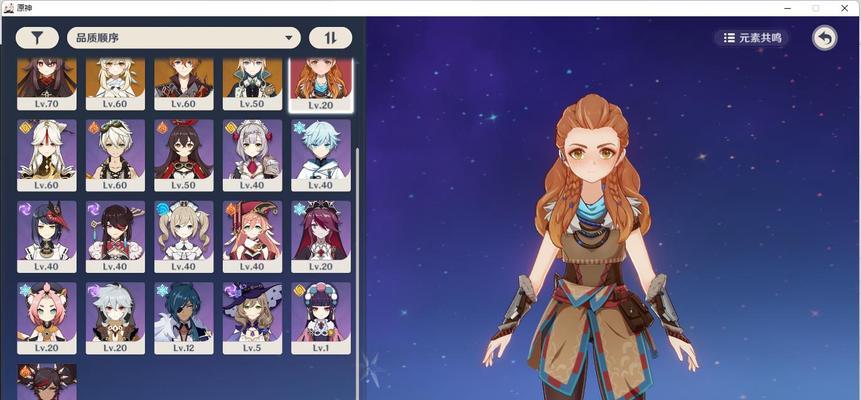
Task: Choose Kaeya's Lv.12 character card
Action: point(183,317)
